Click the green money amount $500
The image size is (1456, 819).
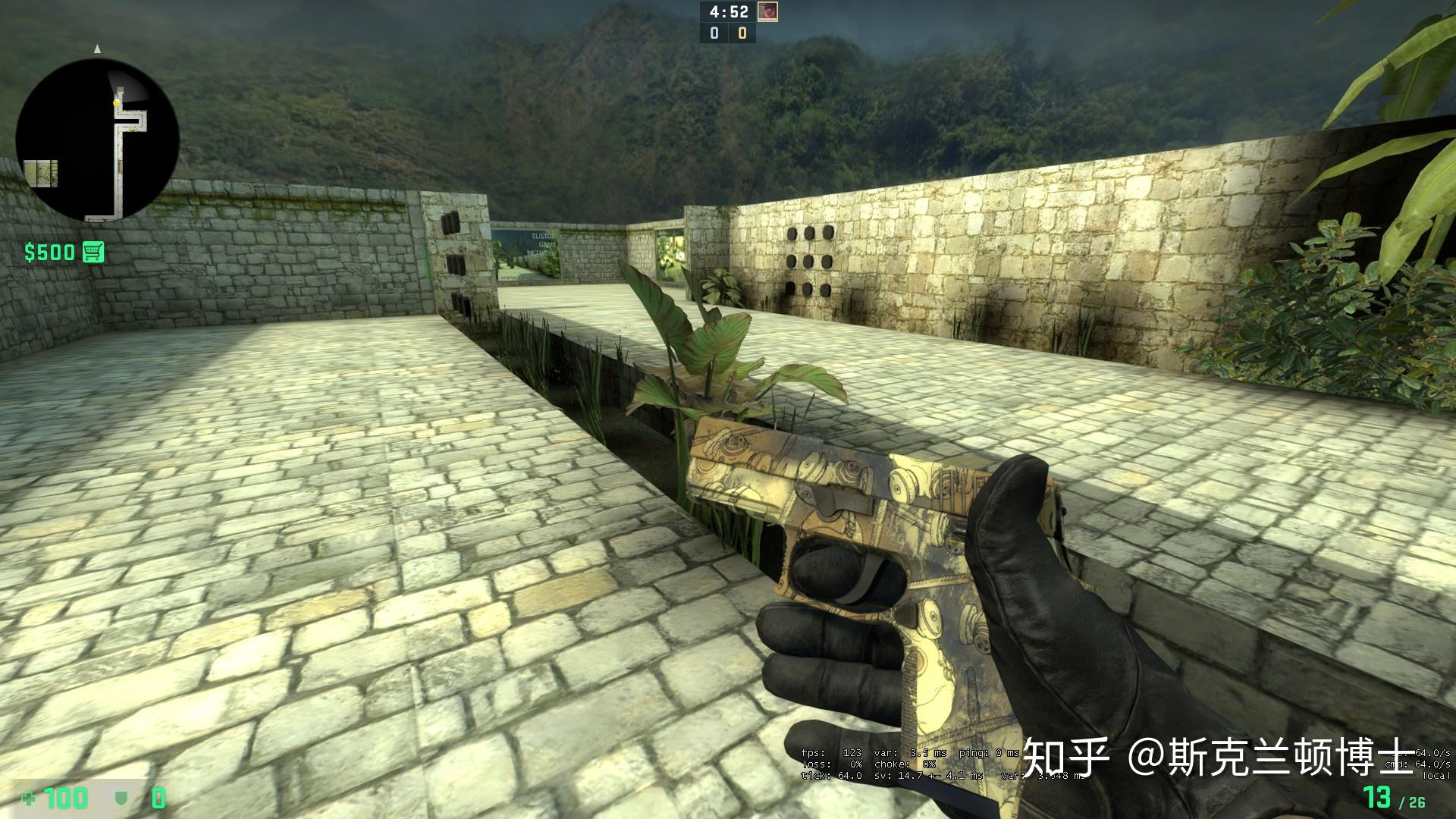[48, 253]
